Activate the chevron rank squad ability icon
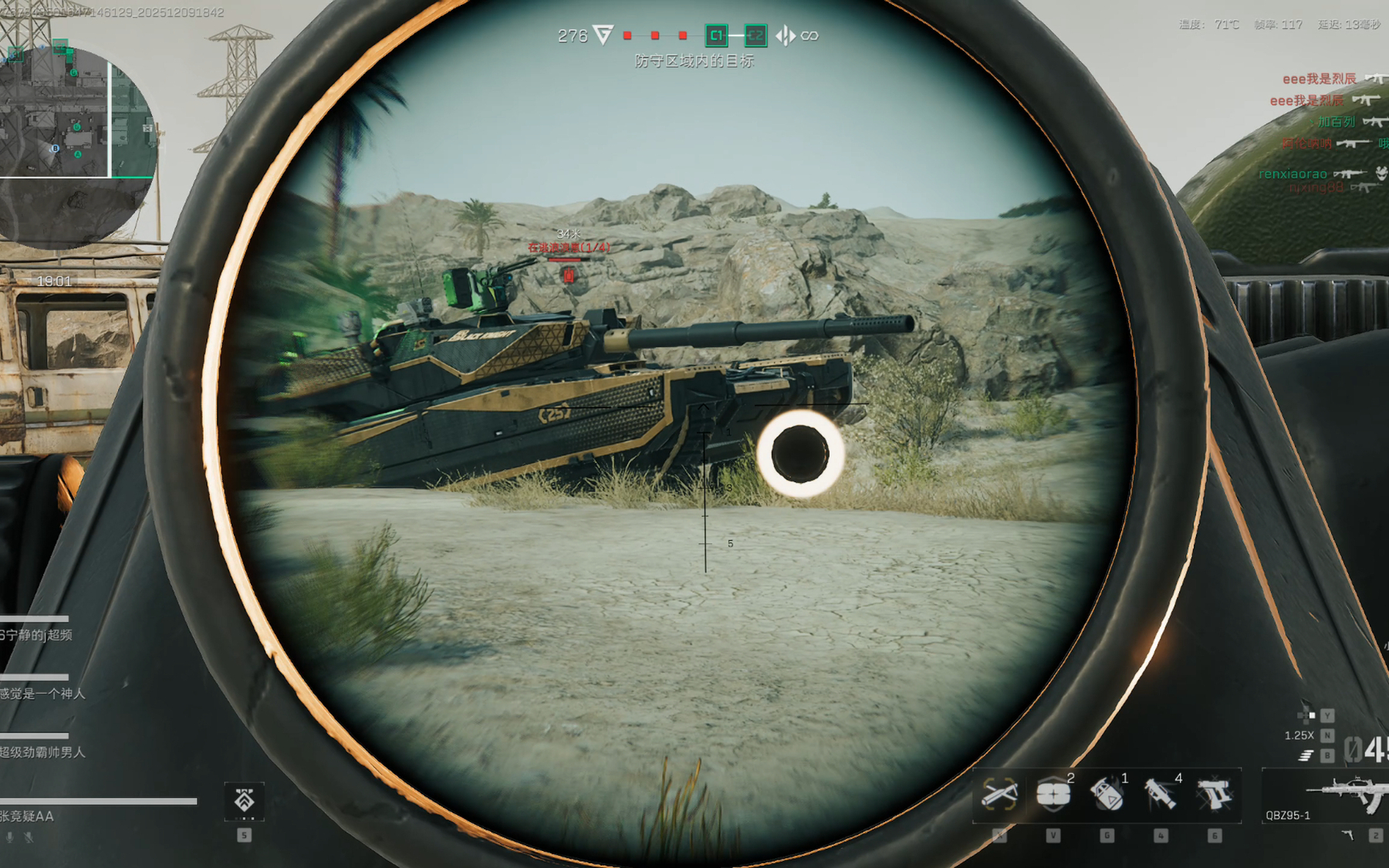The height and width of the screenshot is (868, 1389). [x=244, y=801]
